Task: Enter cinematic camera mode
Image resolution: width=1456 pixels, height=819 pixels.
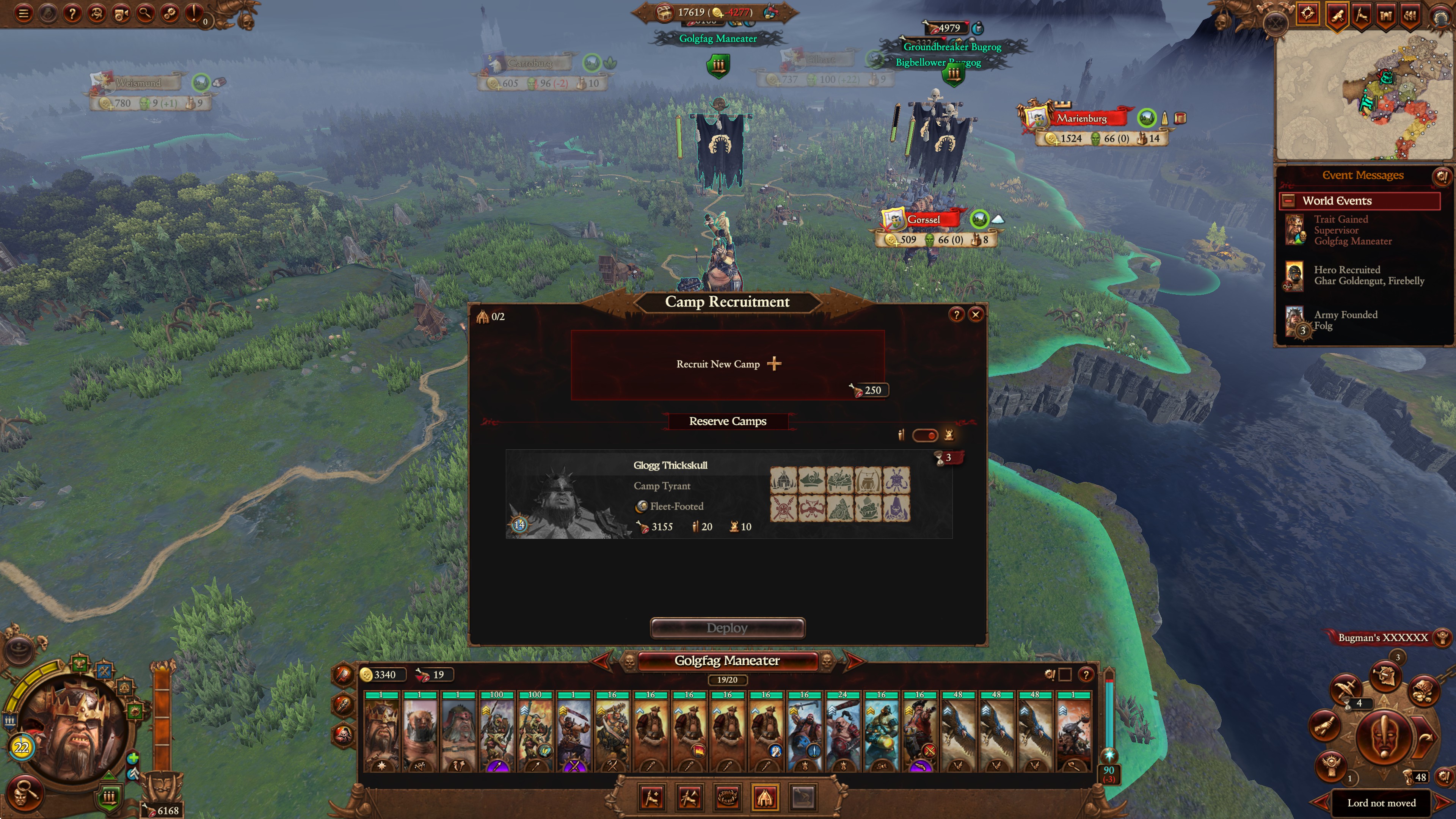Action: tap(121, 14)
